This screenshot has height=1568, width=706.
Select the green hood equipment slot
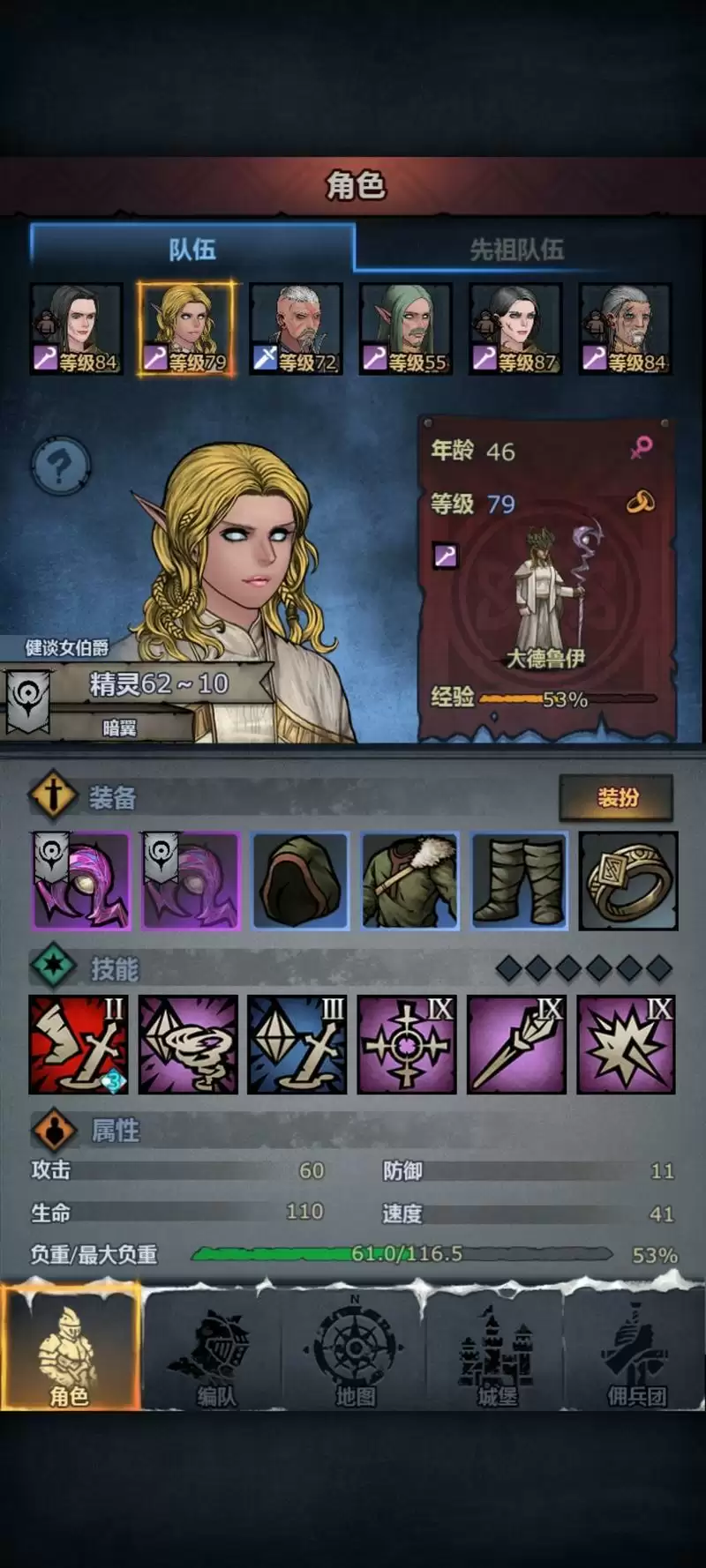(x=300, y=880)
